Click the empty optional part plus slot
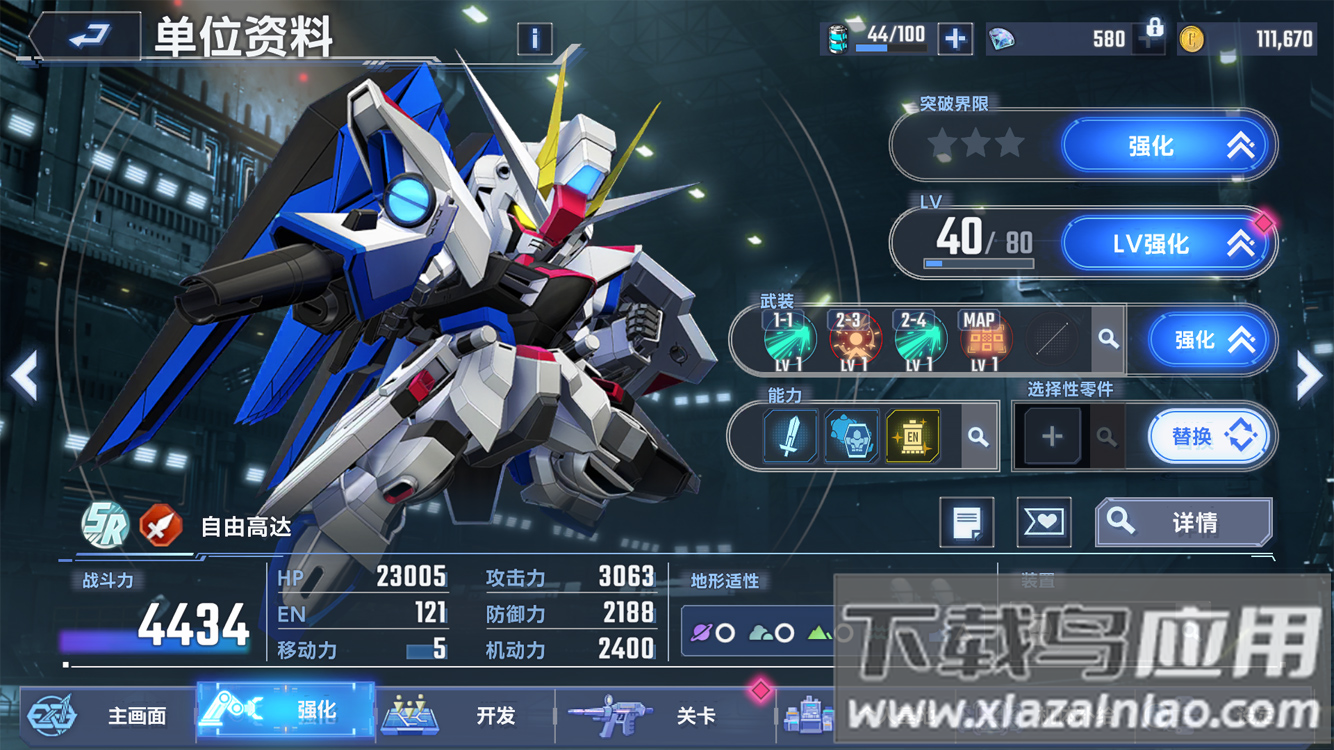1334x750 pixels. (x=1052, y=436)
